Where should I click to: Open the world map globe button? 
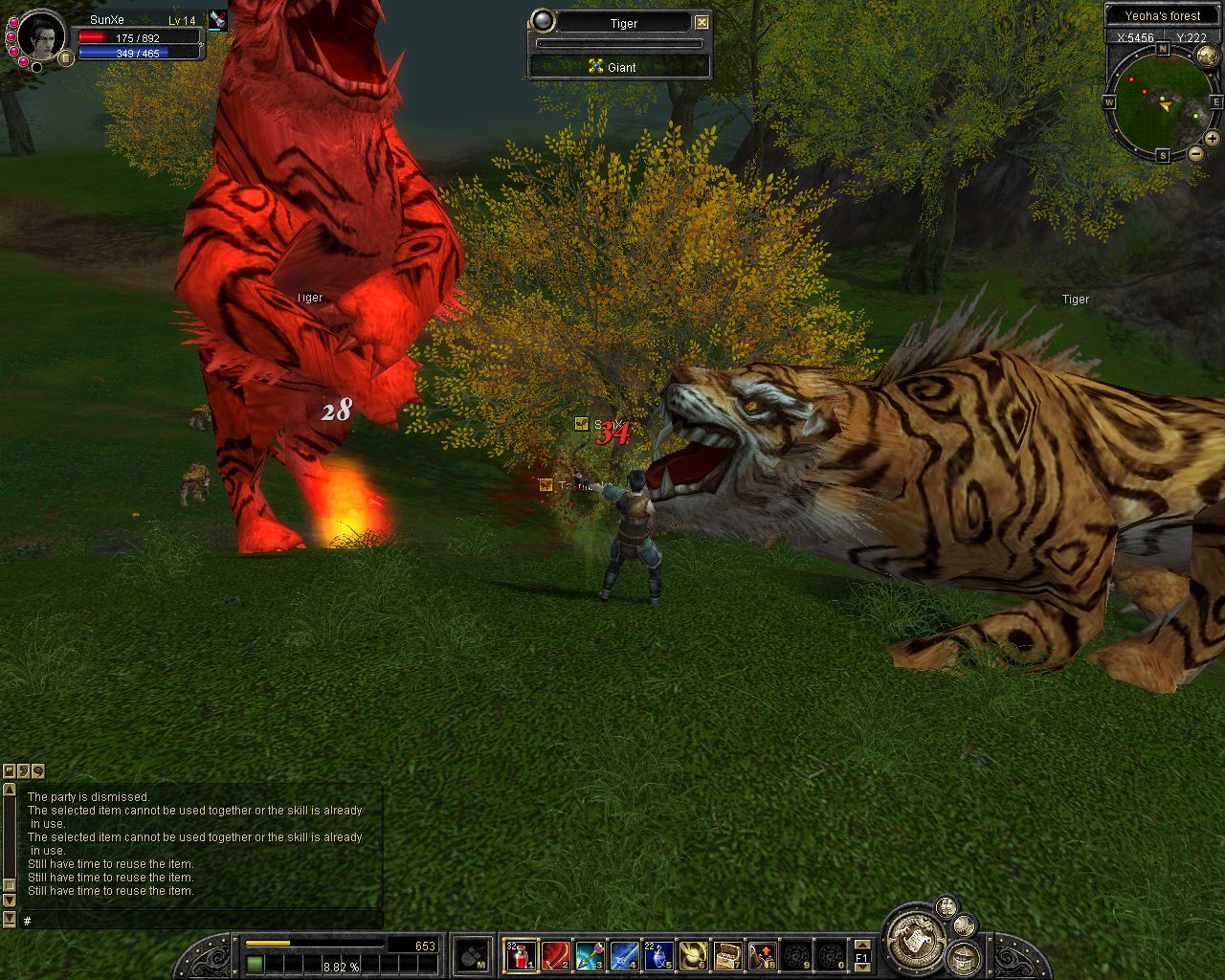(1207, 54)
